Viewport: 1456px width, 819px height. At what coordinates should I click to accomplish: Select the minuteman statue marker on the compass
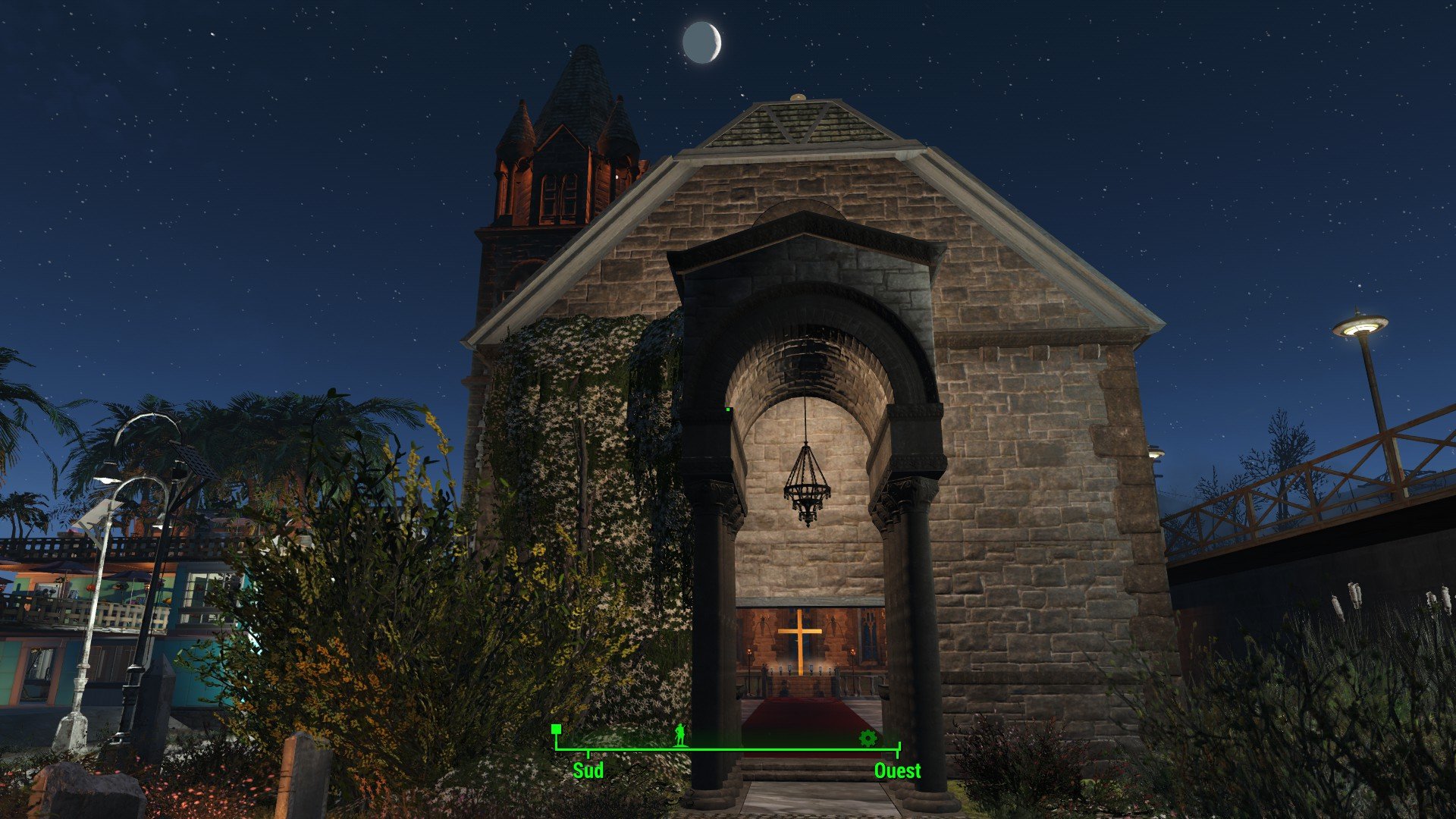681,734
